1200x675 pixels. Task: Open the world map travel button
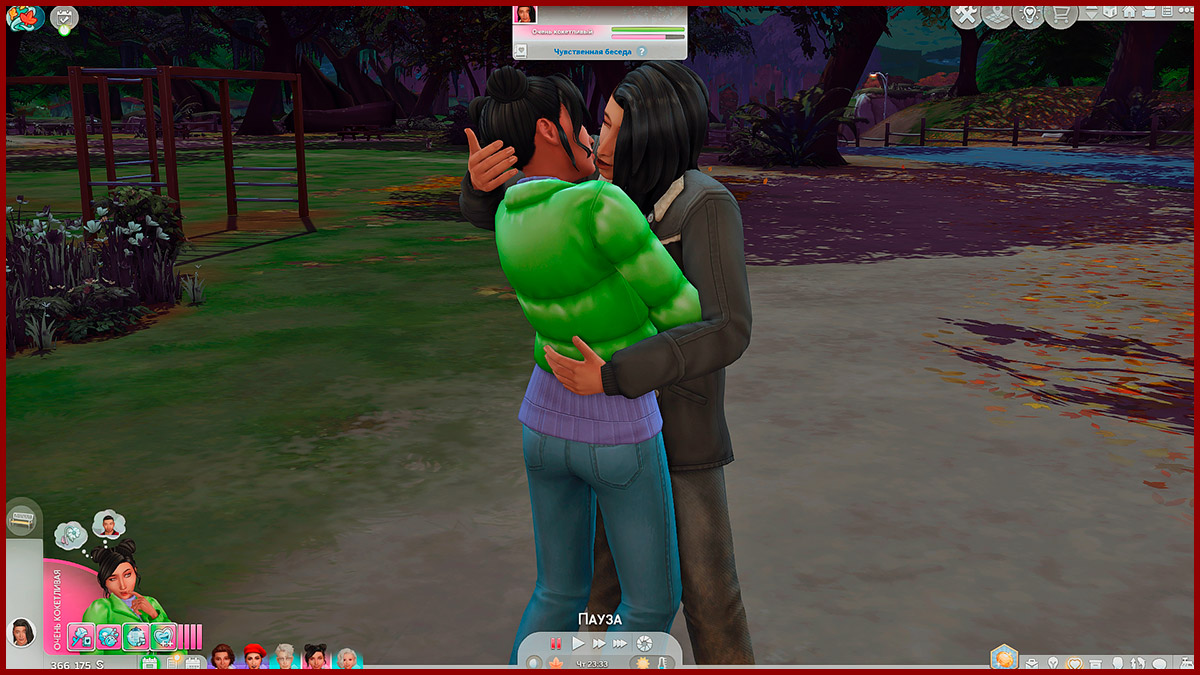996,15
